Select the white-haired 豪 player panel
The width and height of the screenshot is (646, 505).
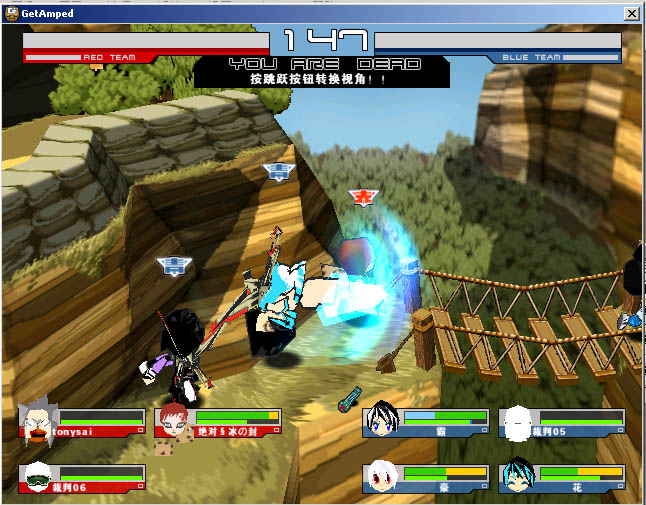pos(426,478)
